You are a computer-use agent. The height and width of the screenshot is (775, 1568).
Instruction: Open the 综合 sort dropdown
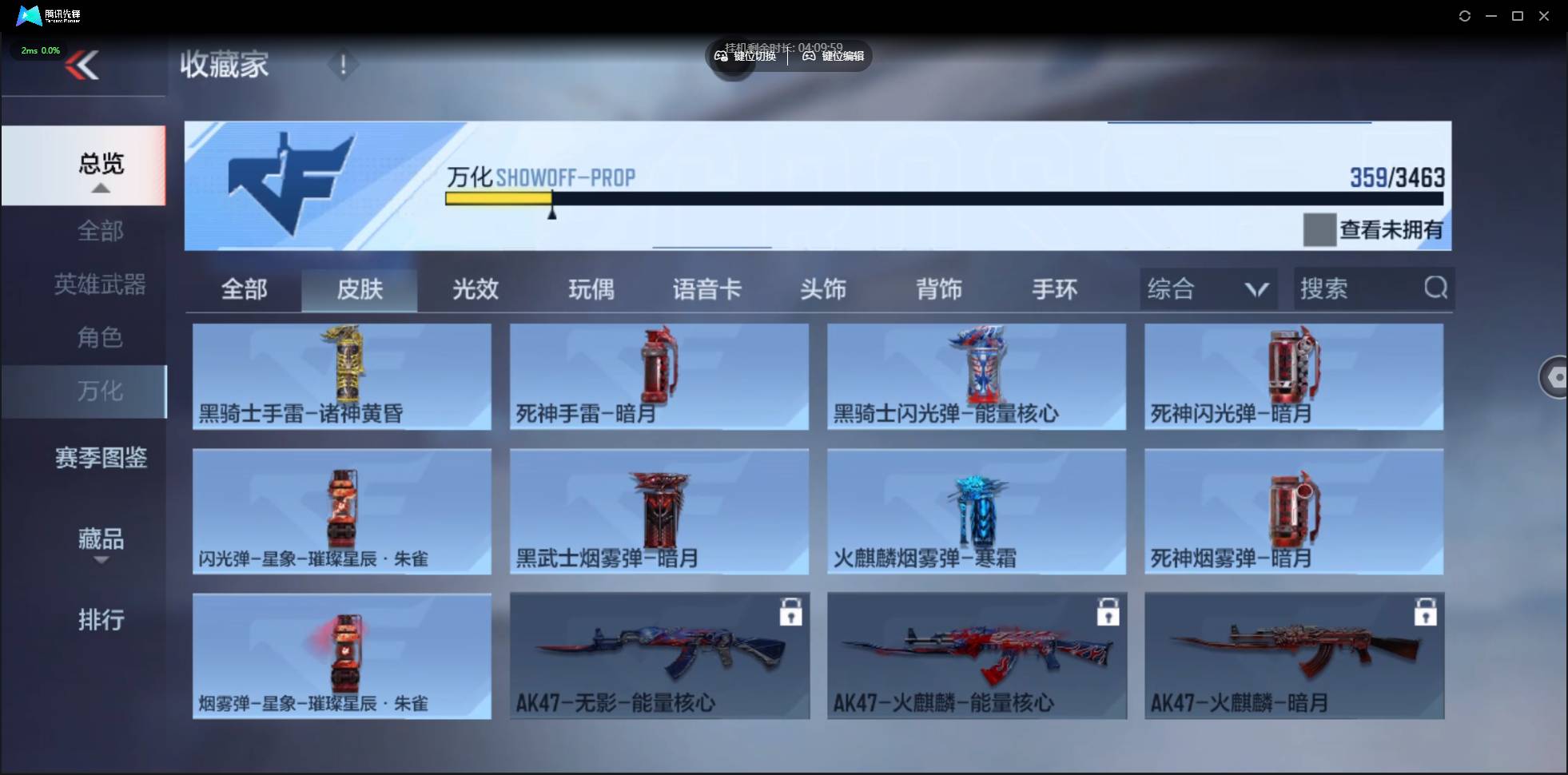pyautogui.click(x=1207, y=288)
